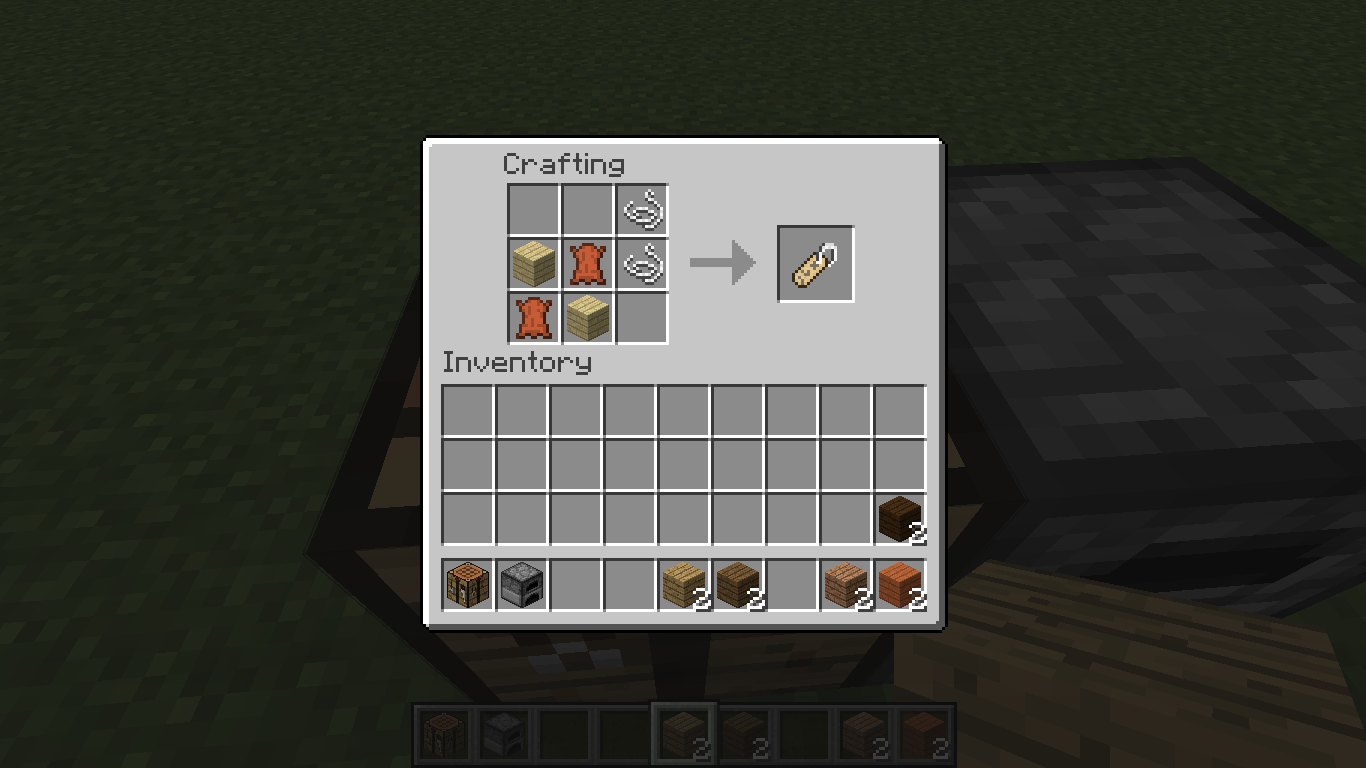Take the crafted lead from the output slot
Screen dimensions: 1366x768
click(815, 263)
